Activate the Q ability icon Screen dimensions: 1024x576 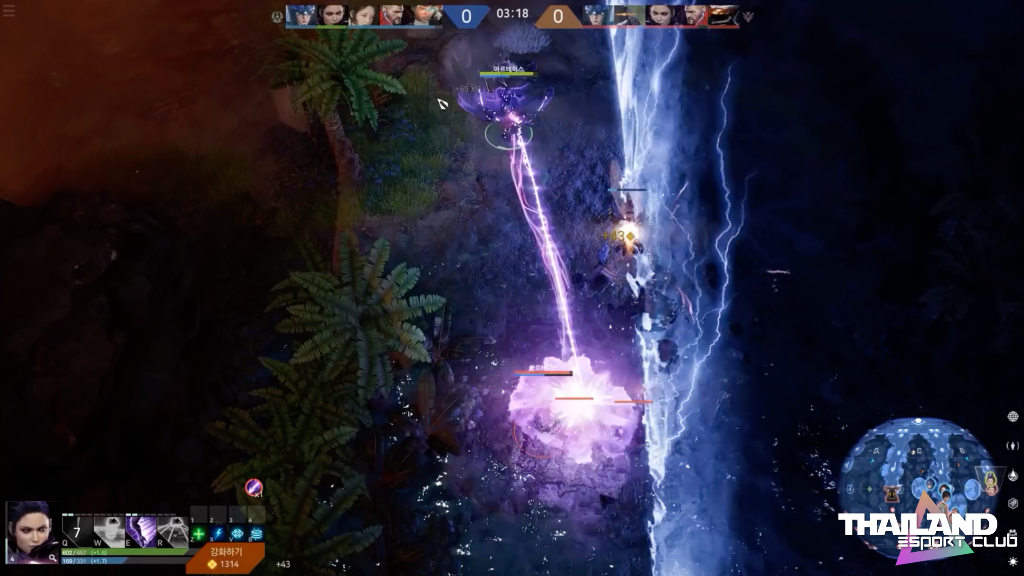click(x=77, y=530)
